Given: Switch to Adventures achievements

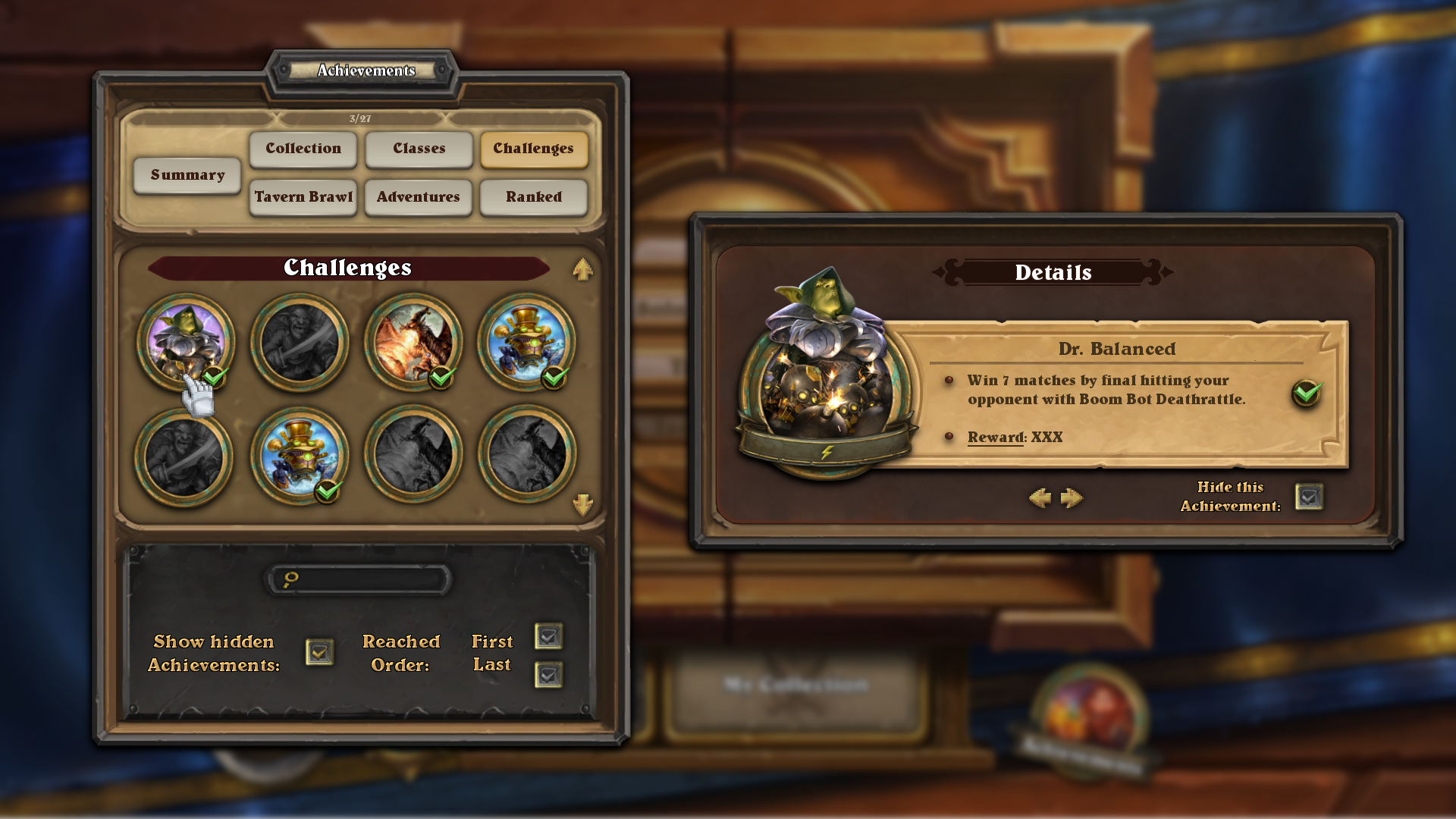Looking at the screenshot, I should pyautogui.click(x=419, y=197).
